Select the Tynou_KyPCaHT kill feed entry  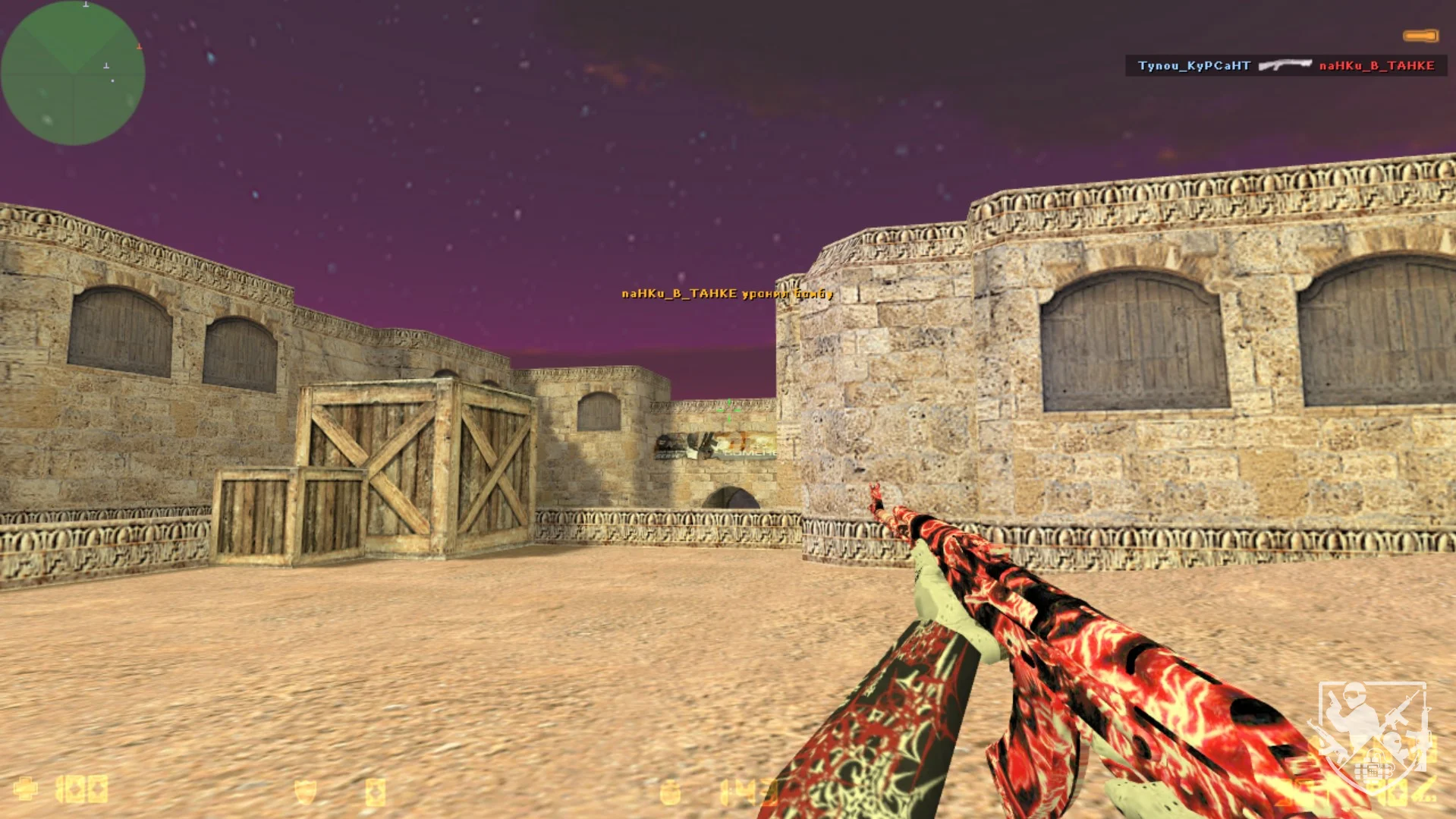pyautogui.click(x=1193, y=66)
